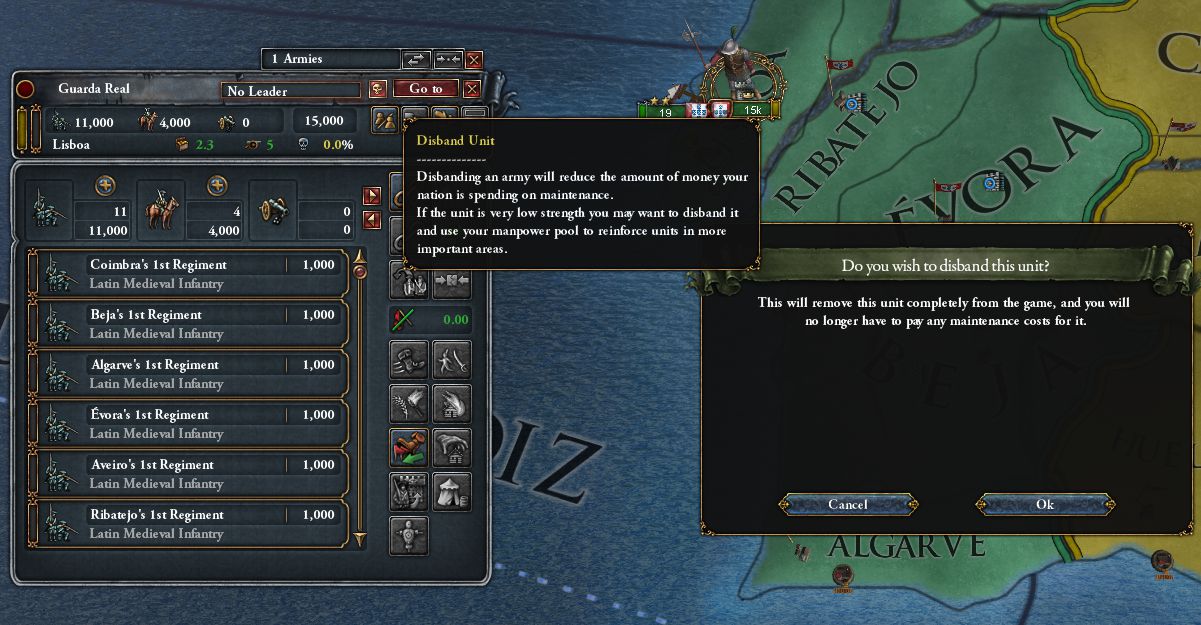The height and width of the screenshot is (625, 1201).
Task: Click the tent and barrel icon button
Action: tap(452, 491)
